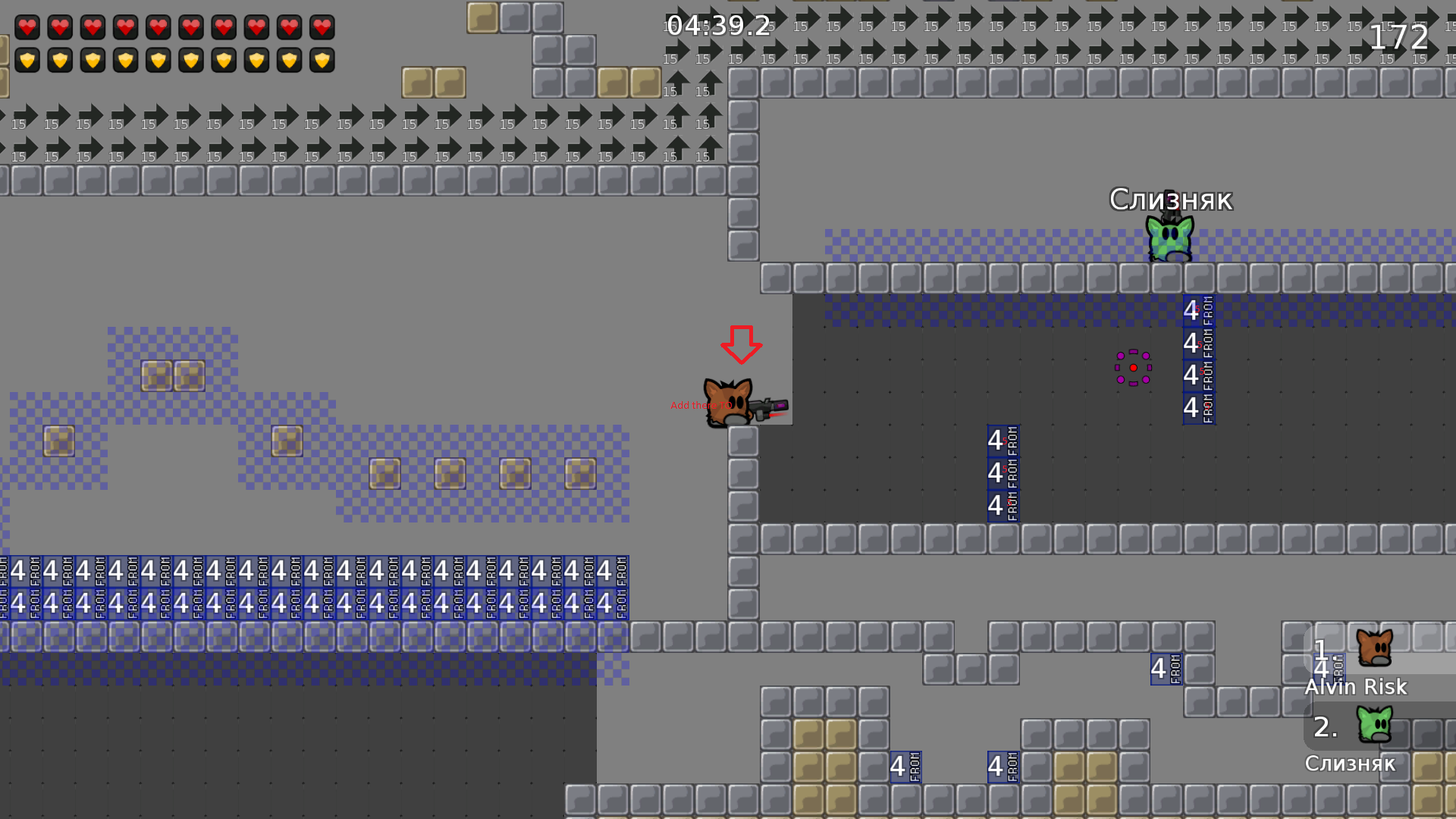Image resolution: width=1456 pixels, height=819 pixels.
Task: Select the 'Слизняк' name in the scoreboard
Action: click(x=1351, y=764)
